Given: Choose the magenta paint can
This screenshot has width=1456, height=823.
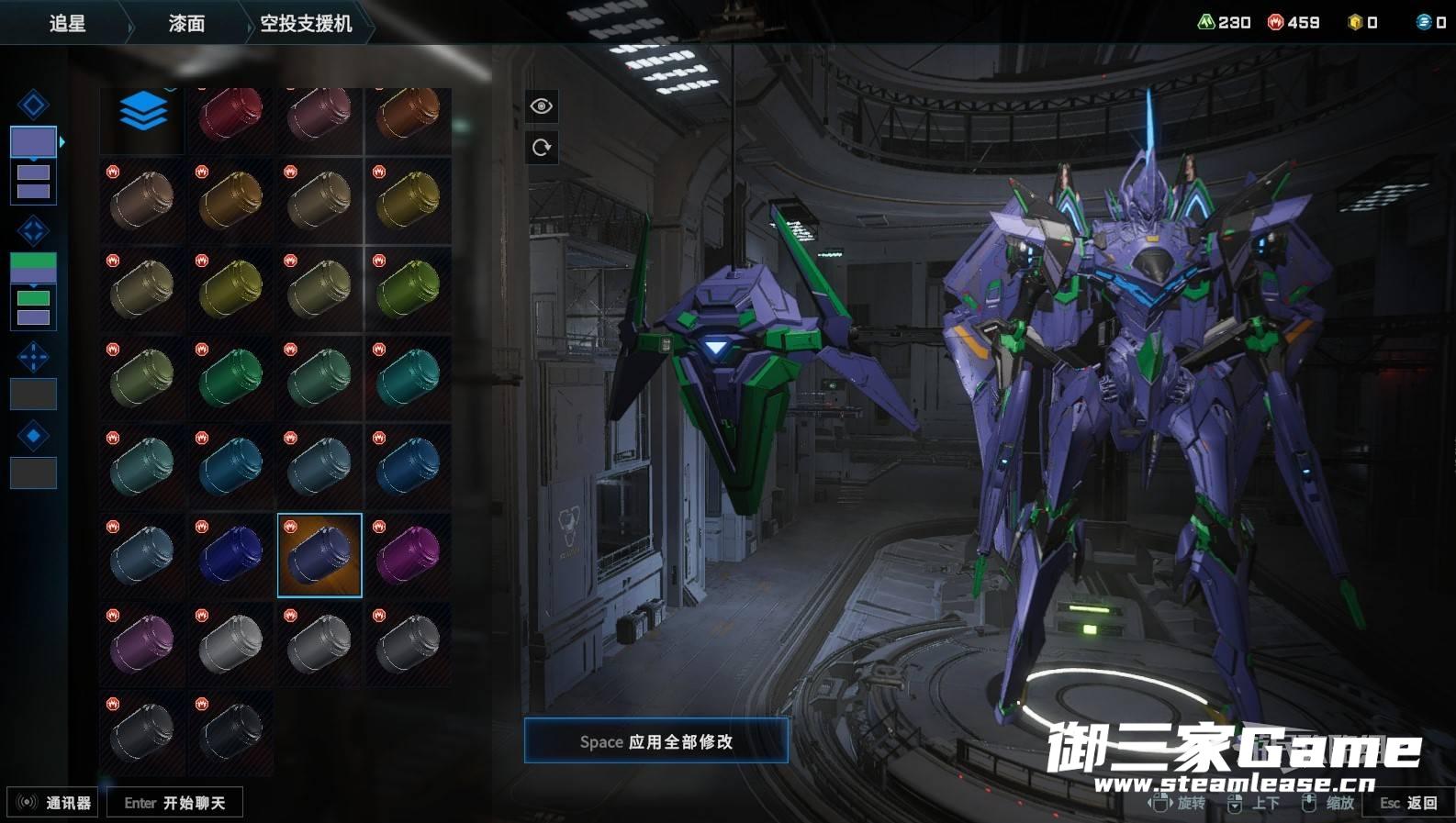Looking at the screenshot, I should click(408, 555).
